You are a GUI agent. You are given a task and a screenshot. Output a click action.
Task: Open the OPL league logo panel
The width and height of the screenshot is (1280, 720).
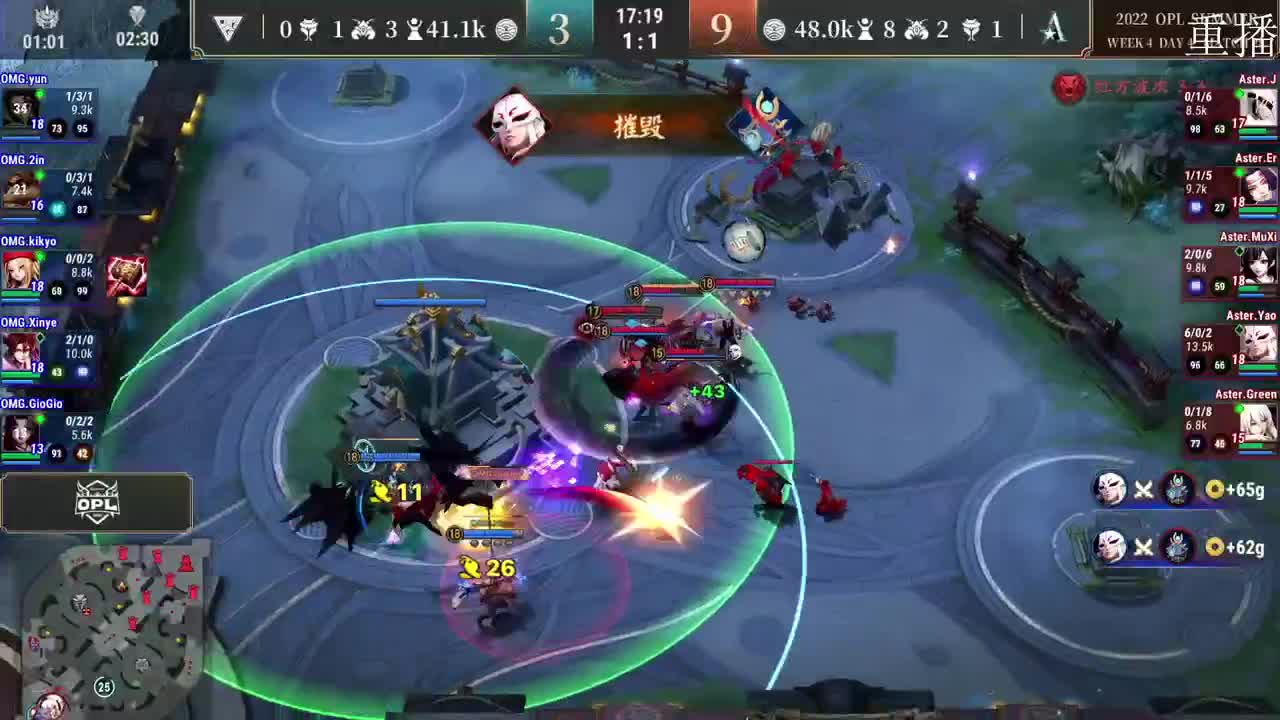click(x=97, y=503)
